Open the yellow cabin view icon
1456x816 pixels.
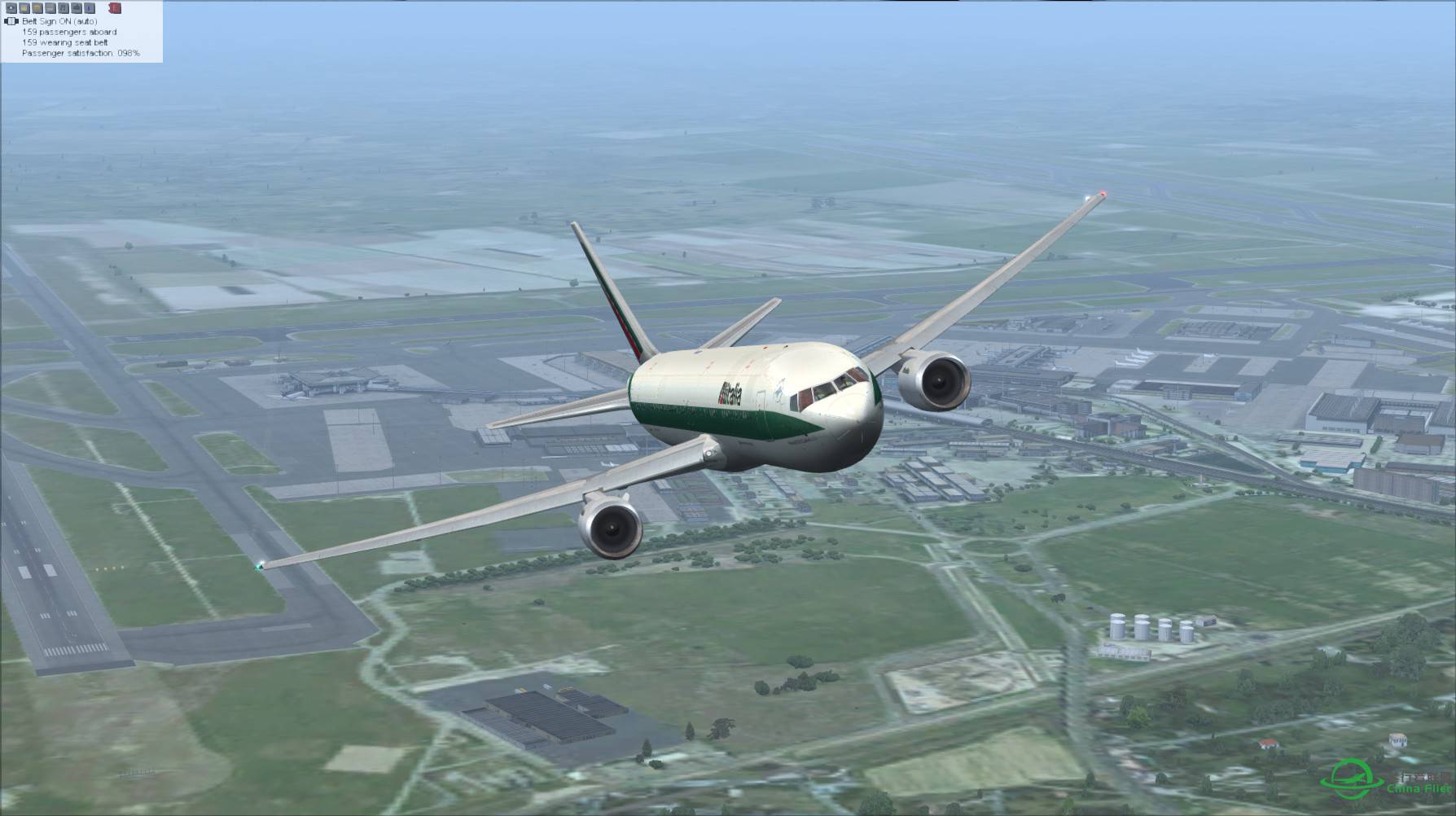[24, 8]
